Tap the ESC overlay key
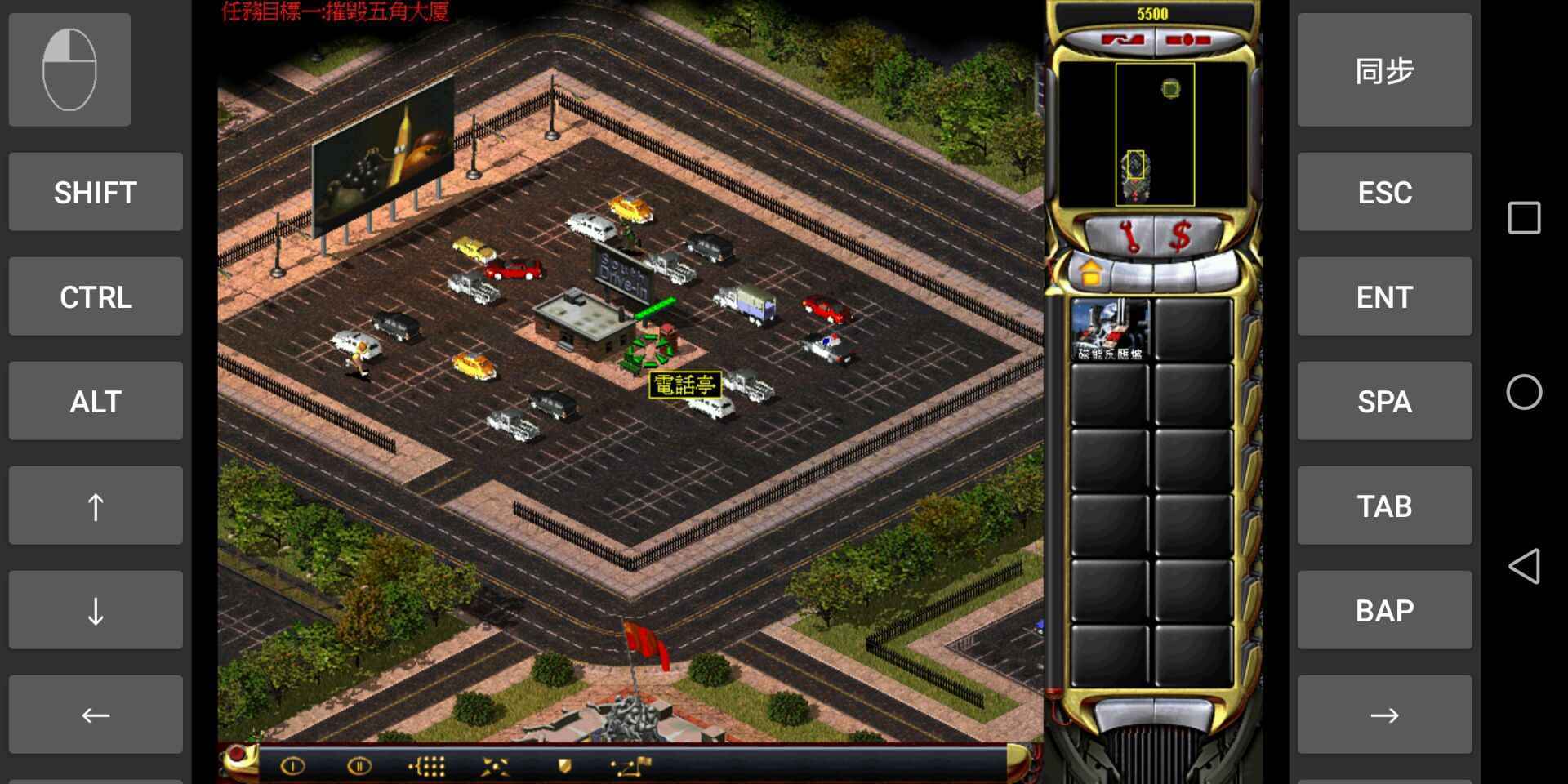 click(1384, 193)
